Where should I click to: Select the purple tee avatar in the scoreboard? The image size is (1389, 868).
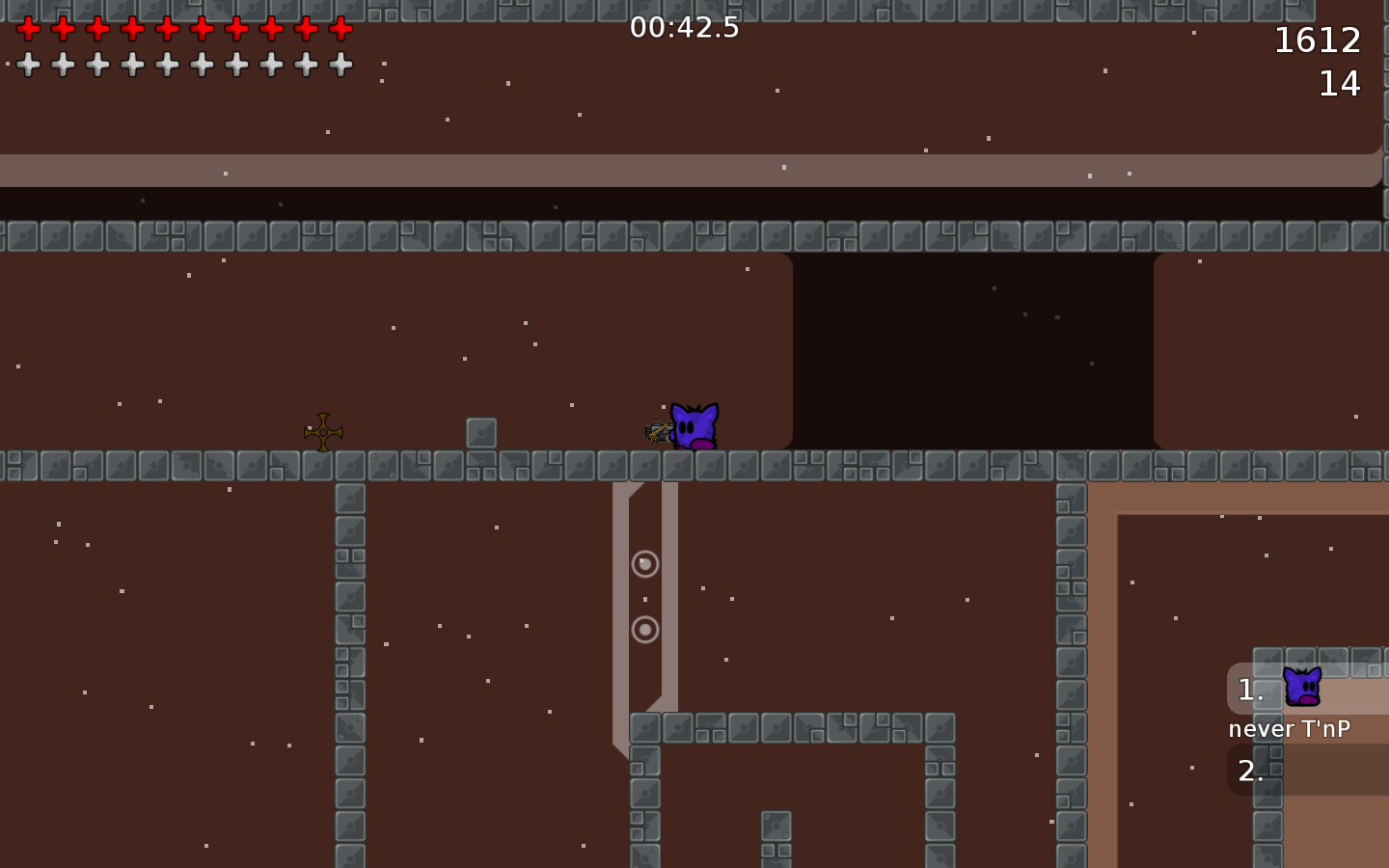(x=1302, y=687)
